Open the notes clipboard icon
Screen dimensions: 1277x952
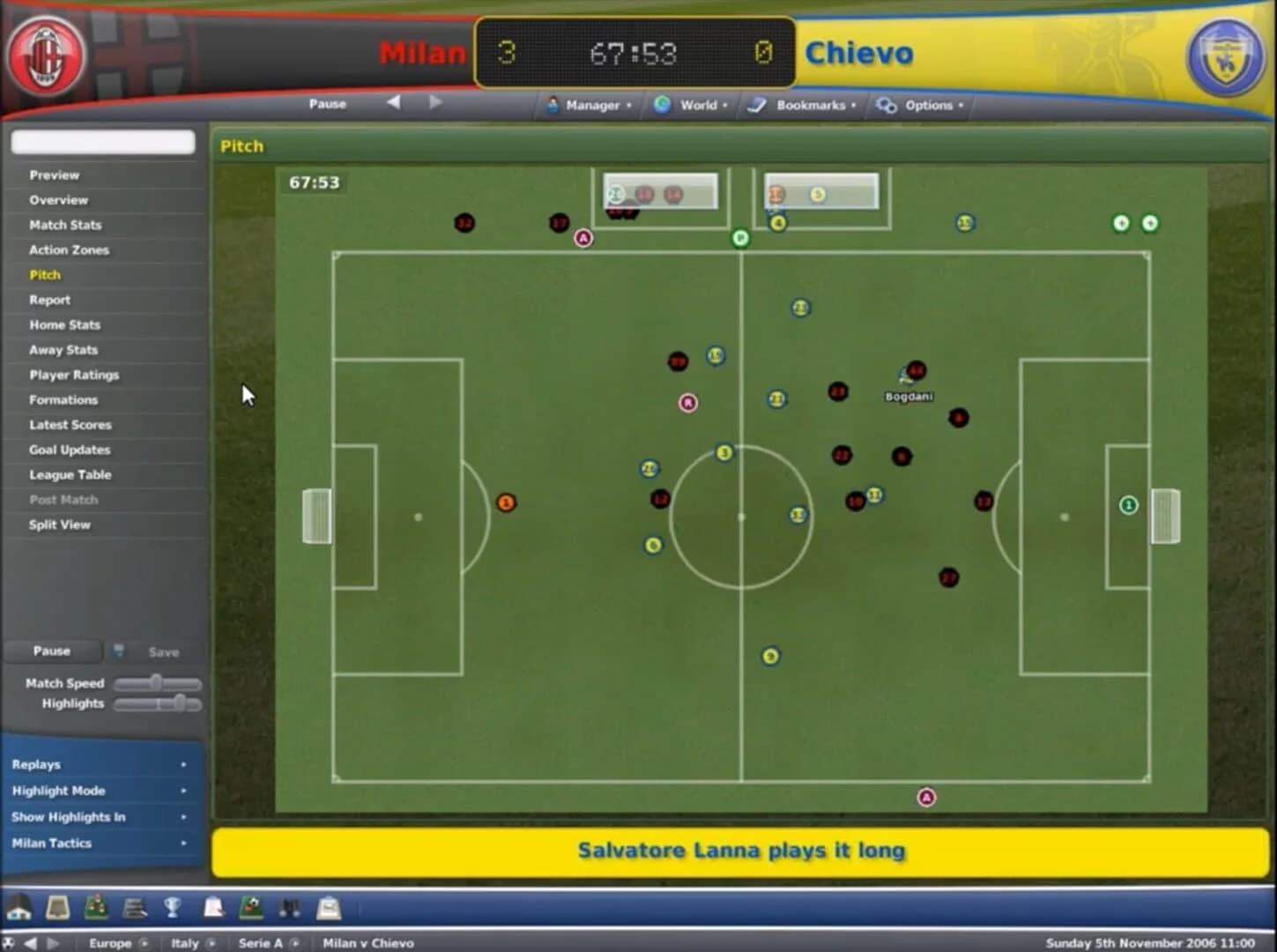point(212,906)
